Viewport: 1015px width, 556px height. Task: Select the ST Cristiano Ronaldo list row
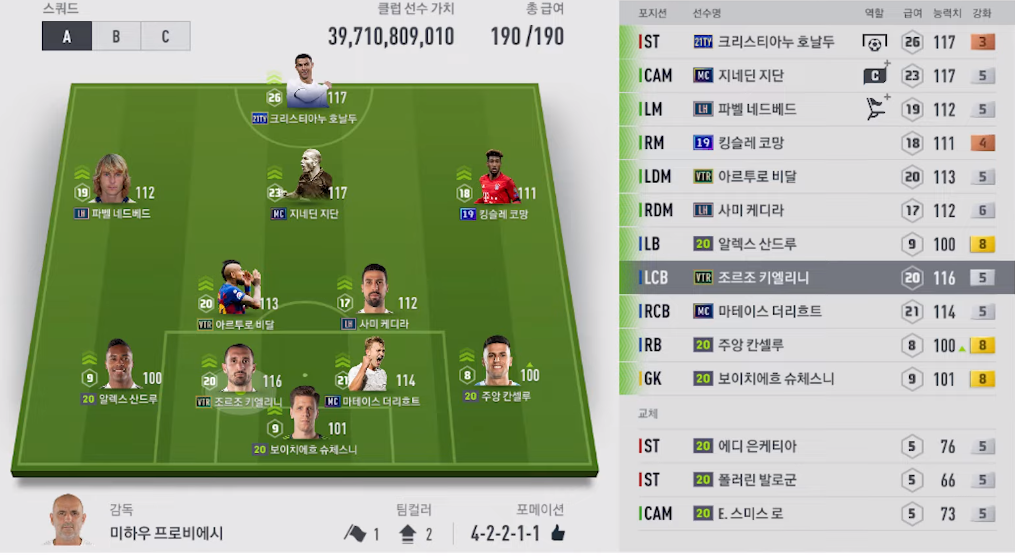[x=815, y=42]
